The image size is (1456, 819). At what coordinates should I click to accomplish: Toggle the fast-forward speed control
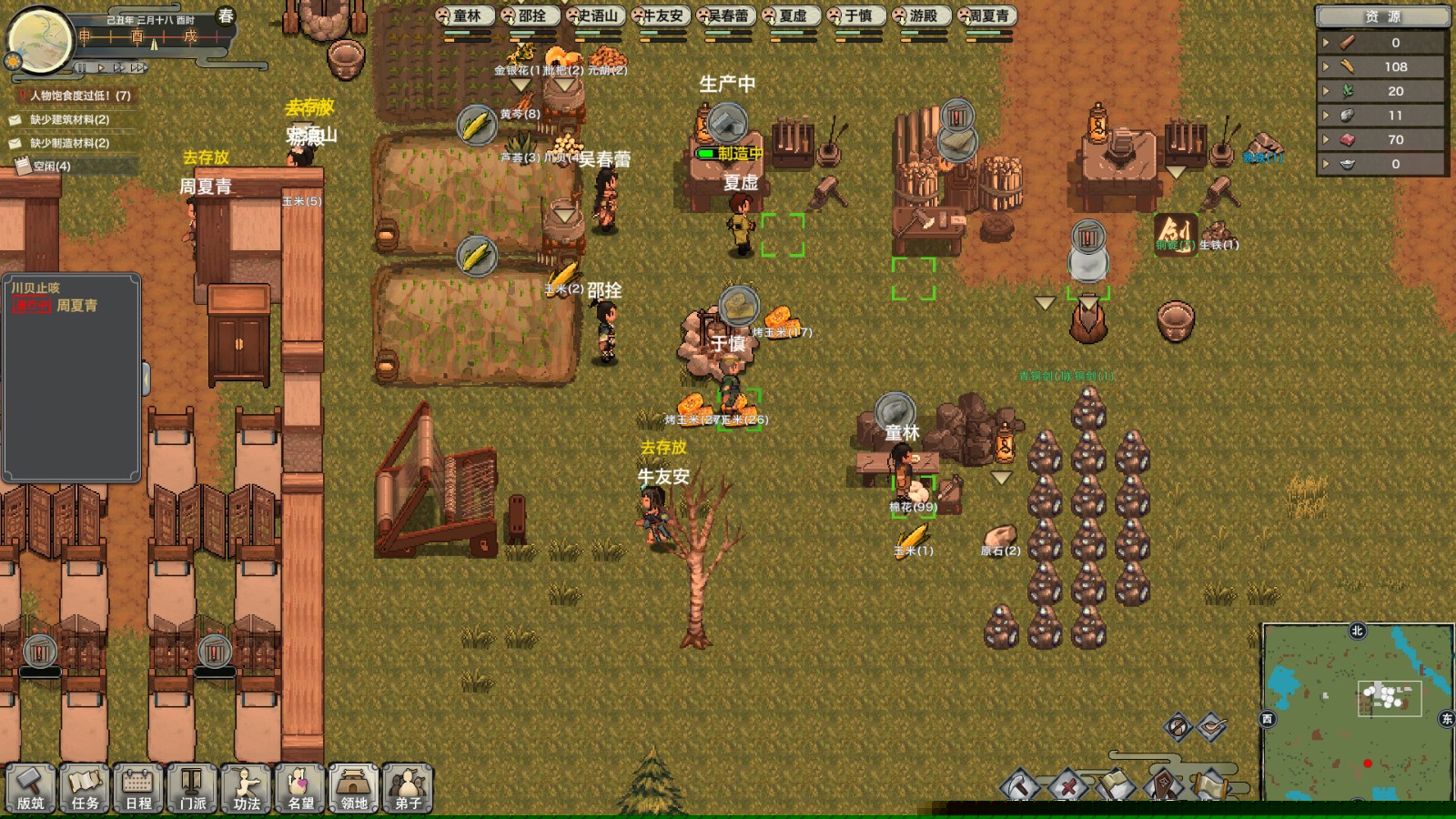click(x=120, y=67)
